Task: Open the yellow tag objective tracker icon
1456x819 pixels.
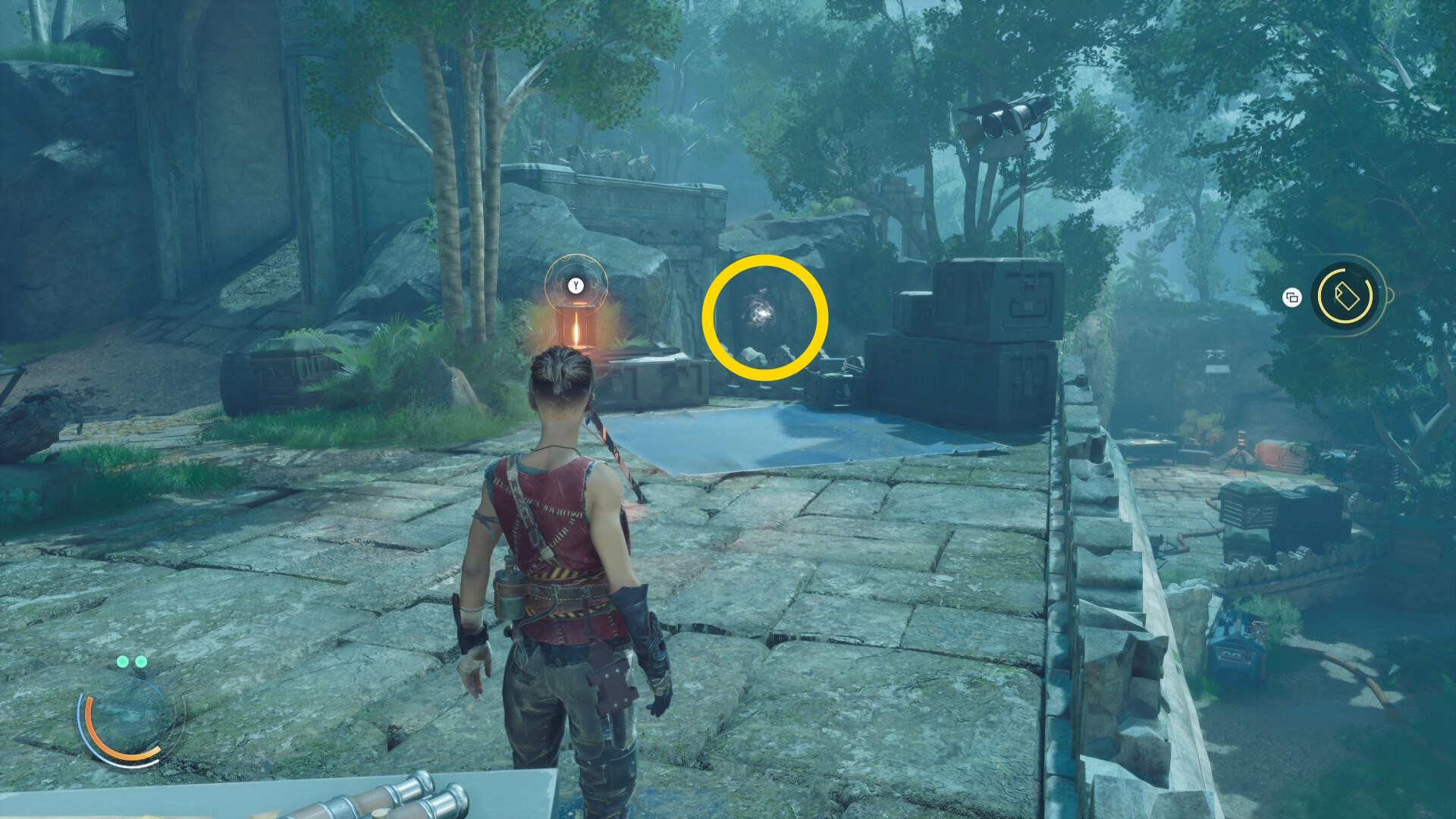Action: pyautogui.click(x=1345, y=296)
